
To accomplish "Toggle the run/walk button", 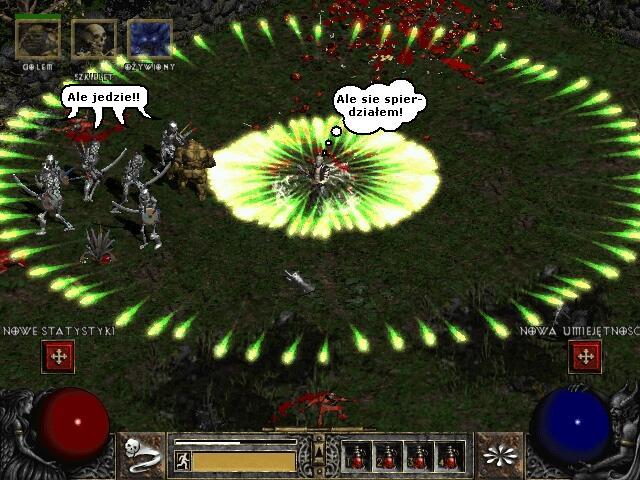I will click(182, 461).
